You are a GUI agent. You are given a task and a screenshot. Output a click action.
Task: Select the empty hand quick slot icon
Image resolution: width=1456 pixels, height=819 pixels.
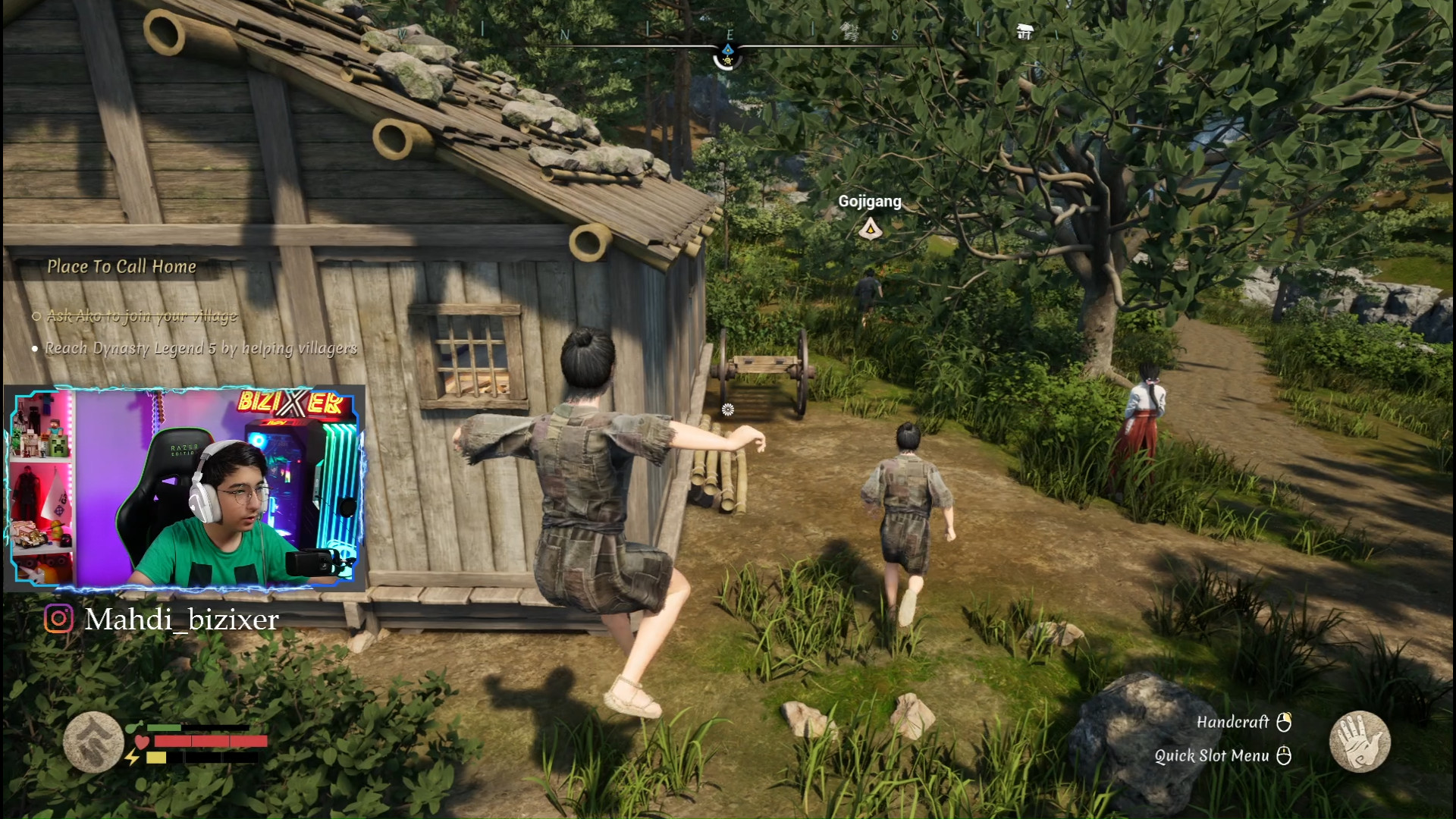[x=1360, y=741]
